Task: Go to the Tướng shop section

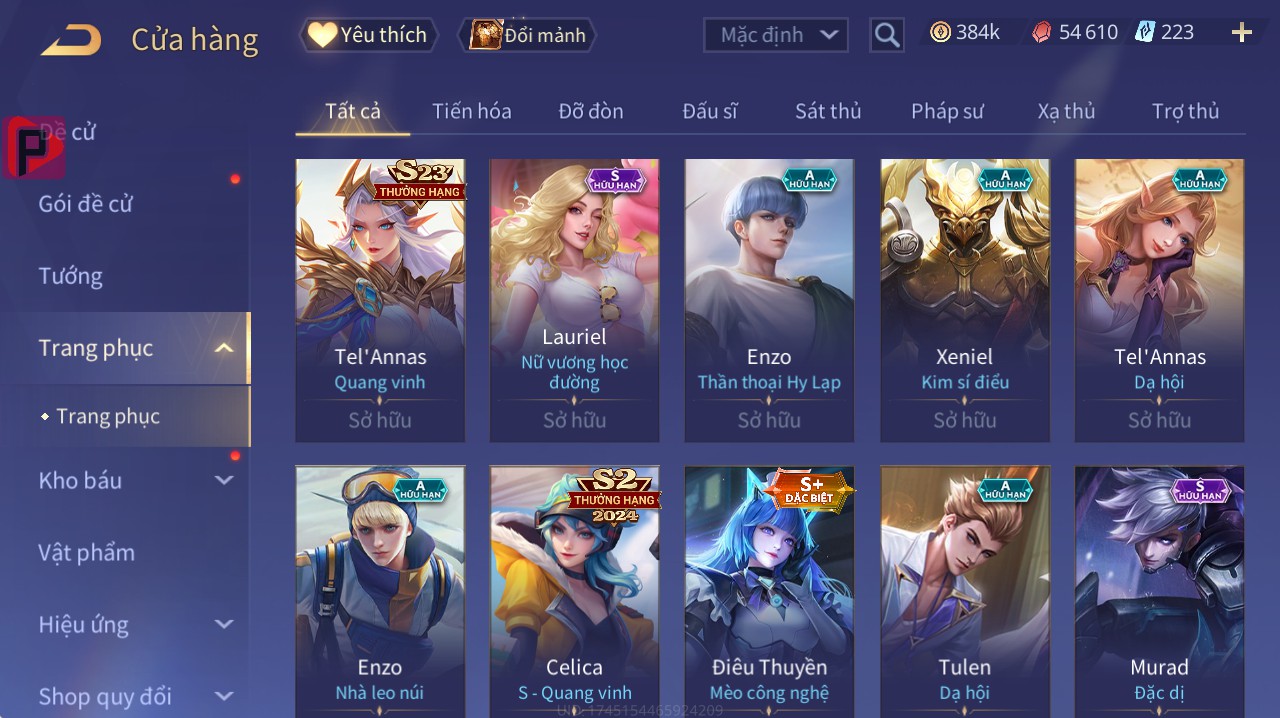Action: pos(71,276)
